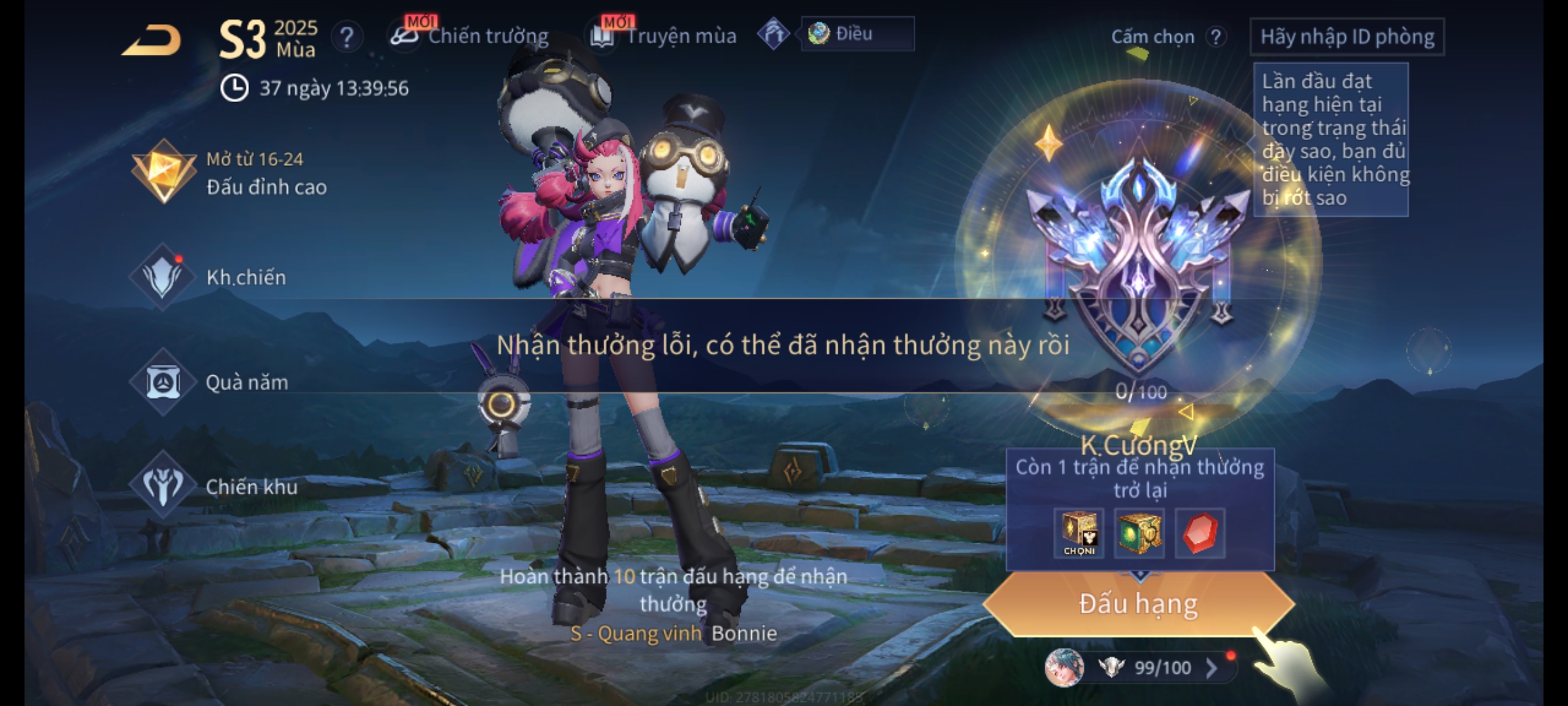Open Quà năm yearly rewards
This screenshot has width=1568, height=706.
[x=209, y=382]
